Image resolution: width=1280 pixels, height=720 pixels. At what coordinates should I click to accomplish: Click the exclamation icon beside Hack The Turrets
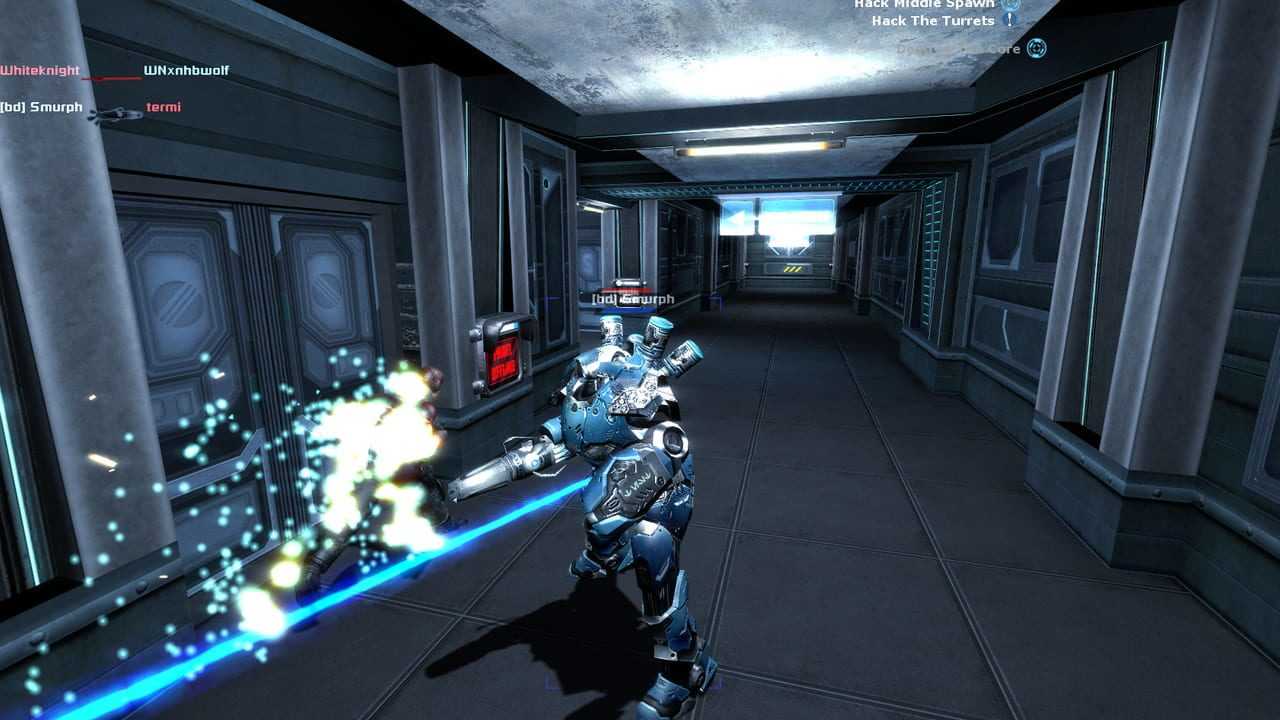pyautogui.click(x=1010, y=20)
